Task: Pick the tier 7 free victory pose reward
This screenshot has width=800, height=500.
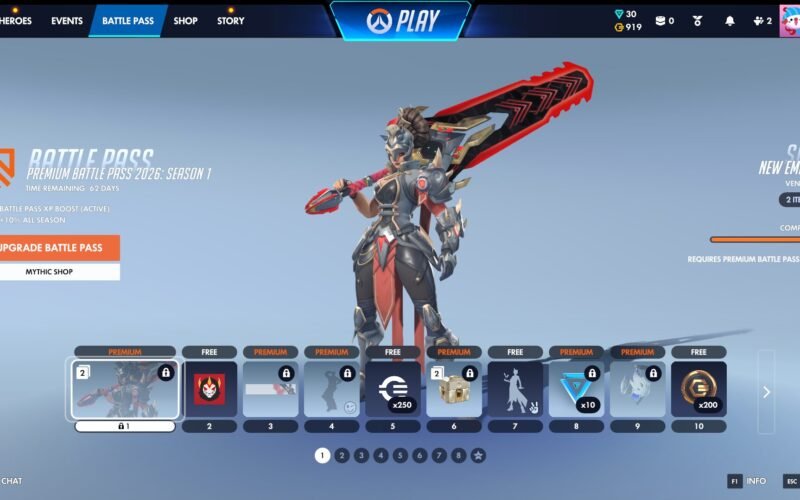Action: [x=515, y=389]
